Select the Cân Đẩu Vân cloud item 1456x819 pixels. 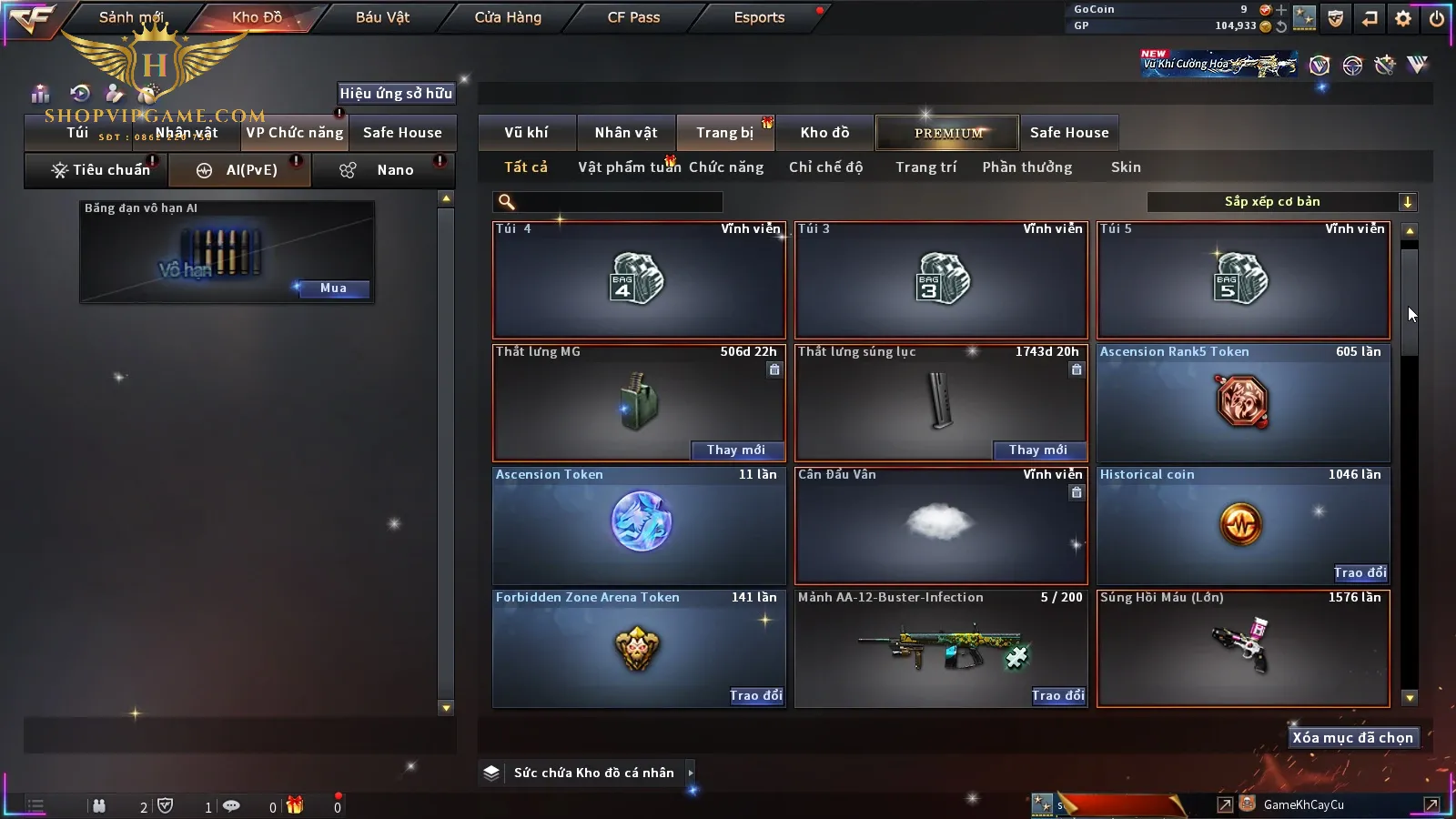click(940, 525)
